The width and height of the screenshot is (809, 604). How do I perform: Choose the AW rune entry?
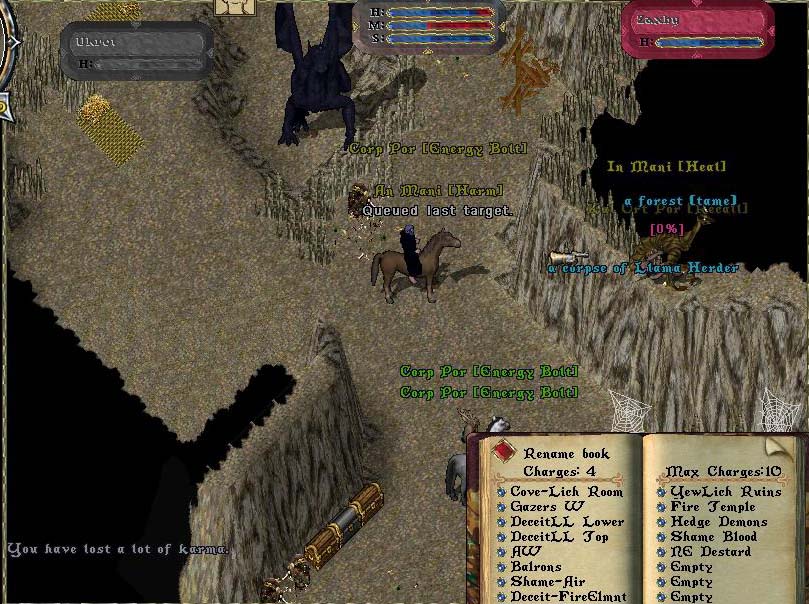tap(526, 552)
